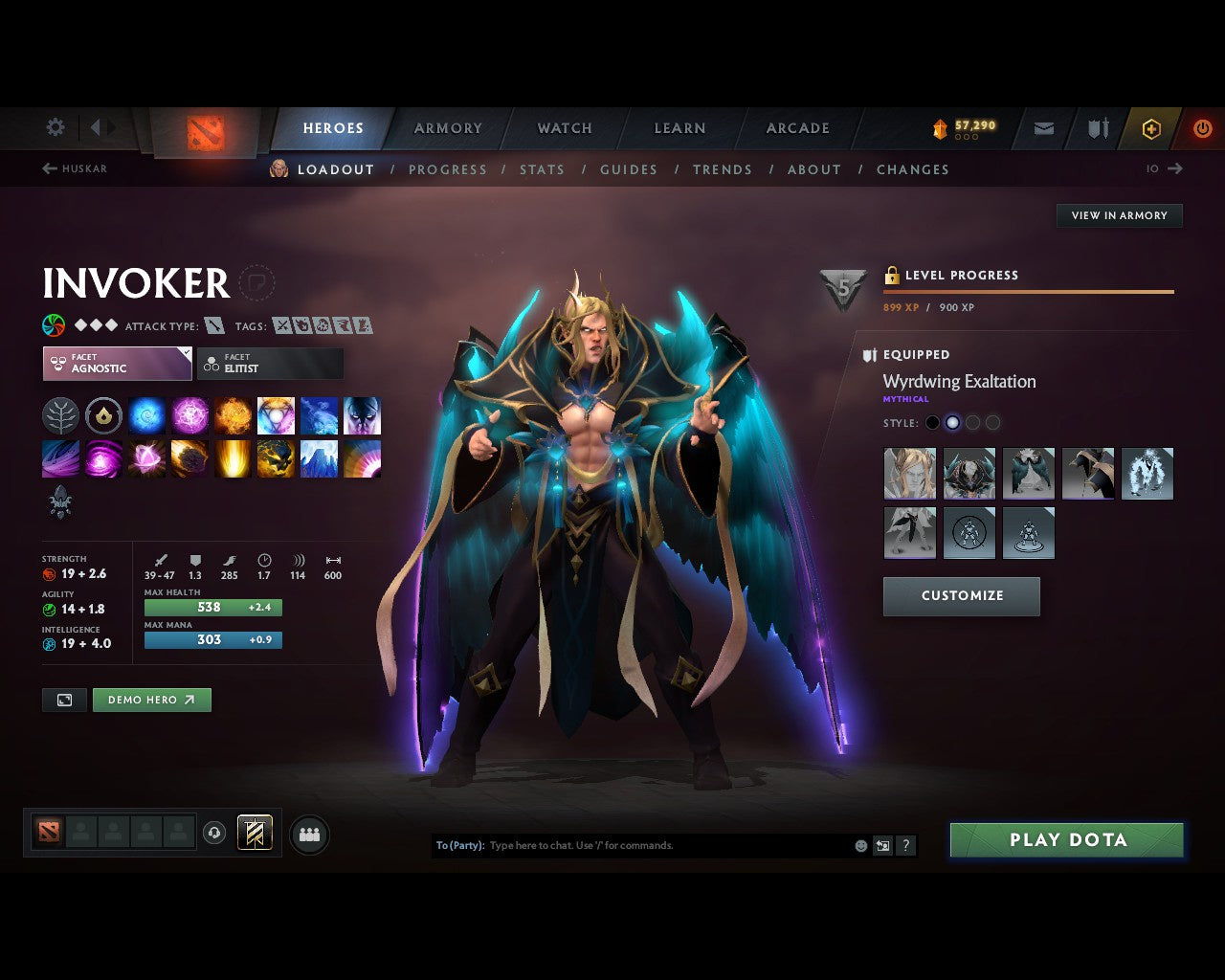This screenshot has height=980, width=1225.
Task: Click the Dota Plus hexagon icon
Action: [1151, 128]
